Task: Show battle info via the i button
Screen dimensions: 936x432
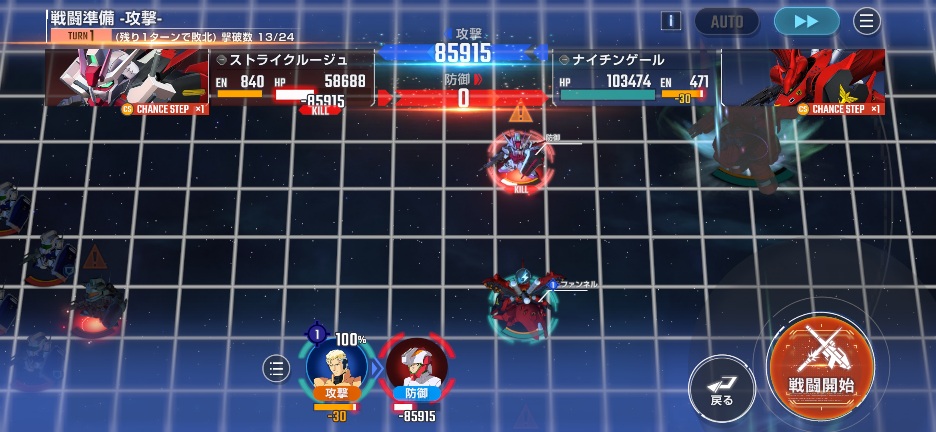Action: (x=671, y=21)
